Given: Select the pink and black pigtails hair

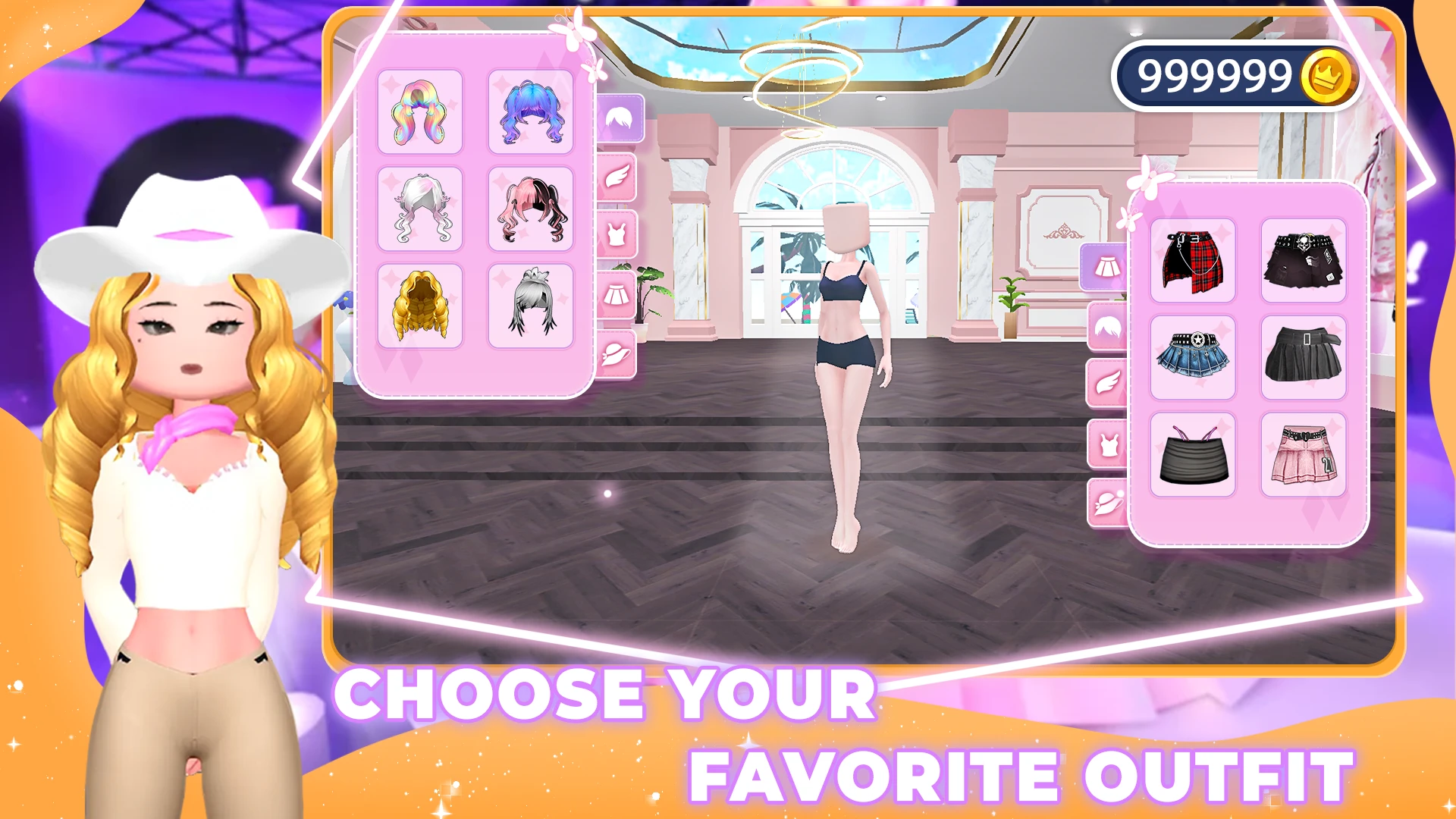Looking at the screenshot, I should pos(531,209).
